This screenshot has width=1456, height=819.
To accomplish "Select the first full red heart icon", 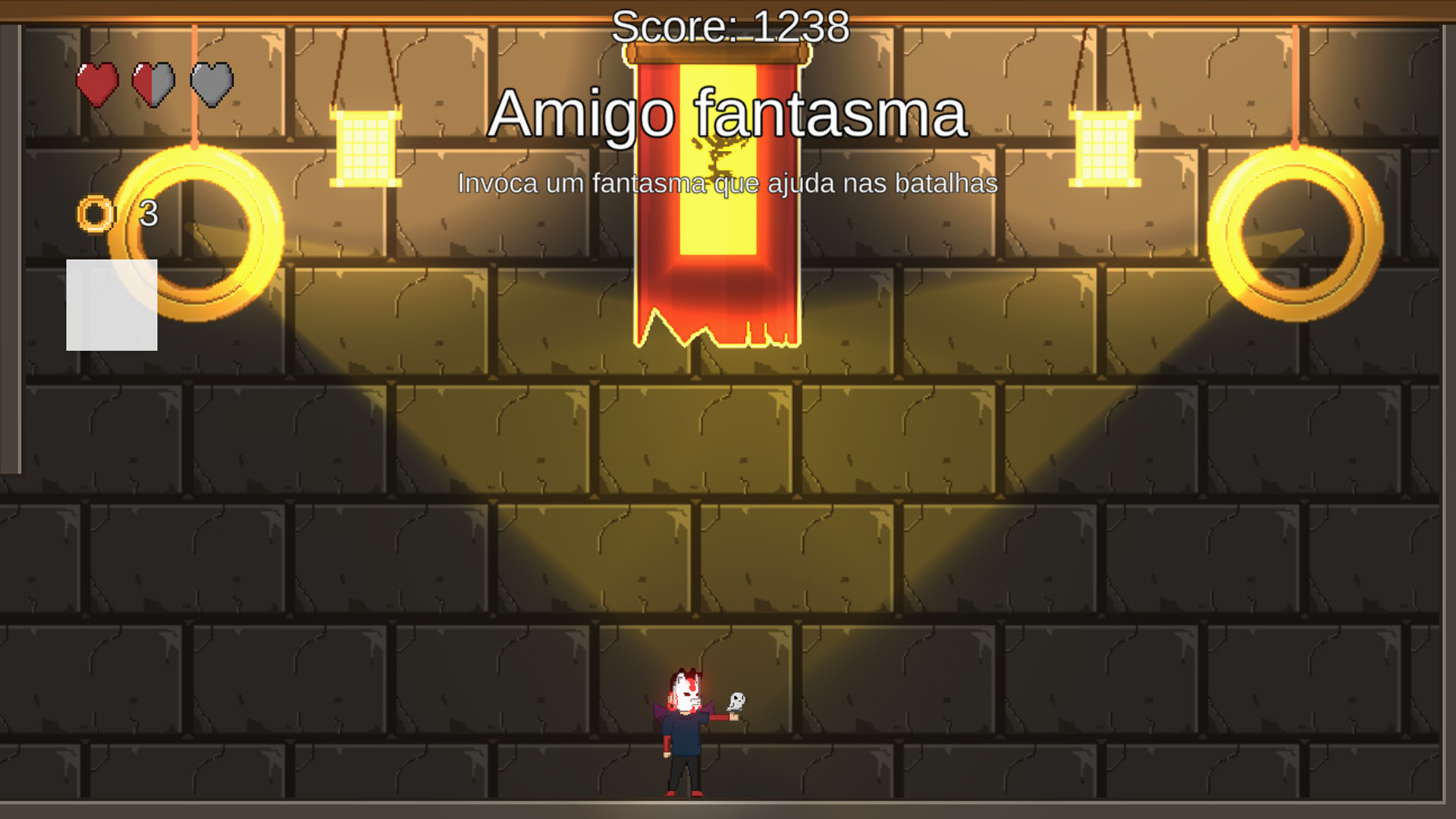I will click(x=98, y=83).
